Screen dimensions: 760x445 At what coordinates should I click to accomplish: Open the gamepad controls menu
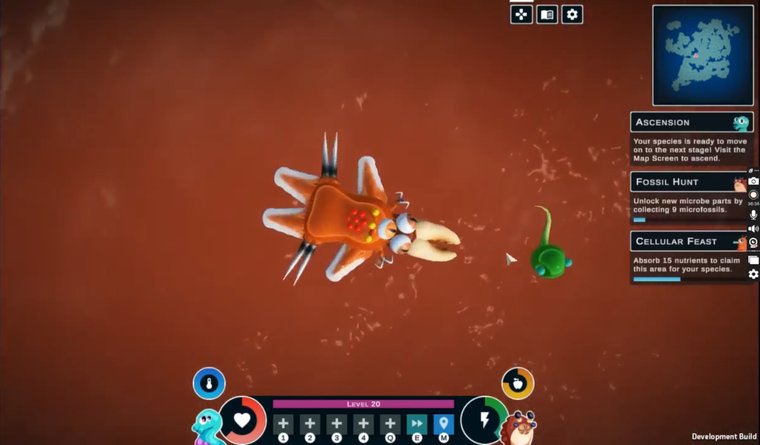[521, 14]
